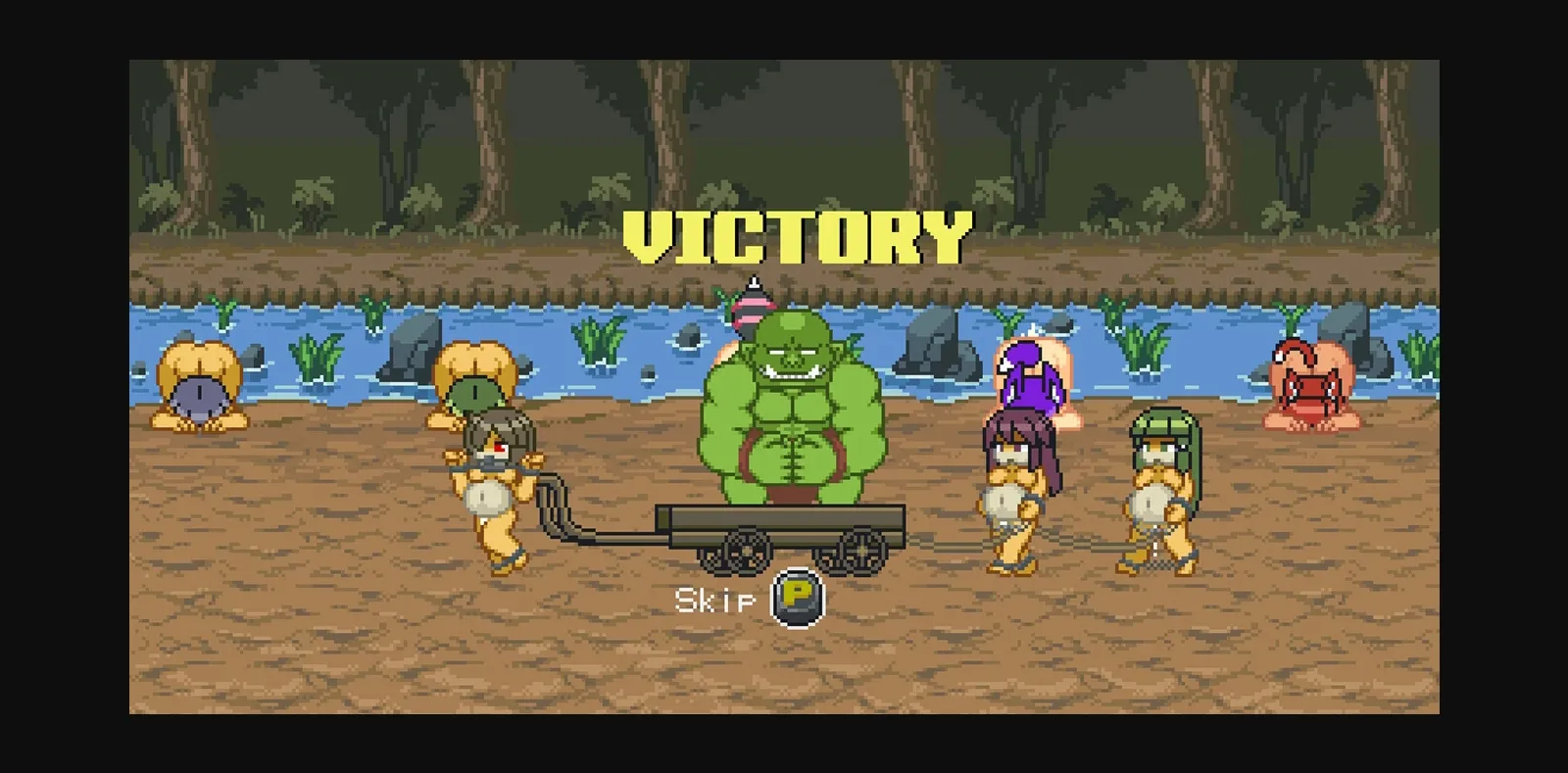Click the purple-haired girl pushing the cart
This screenshot has width=1568, height=773.
click(x=1014, y=490)
